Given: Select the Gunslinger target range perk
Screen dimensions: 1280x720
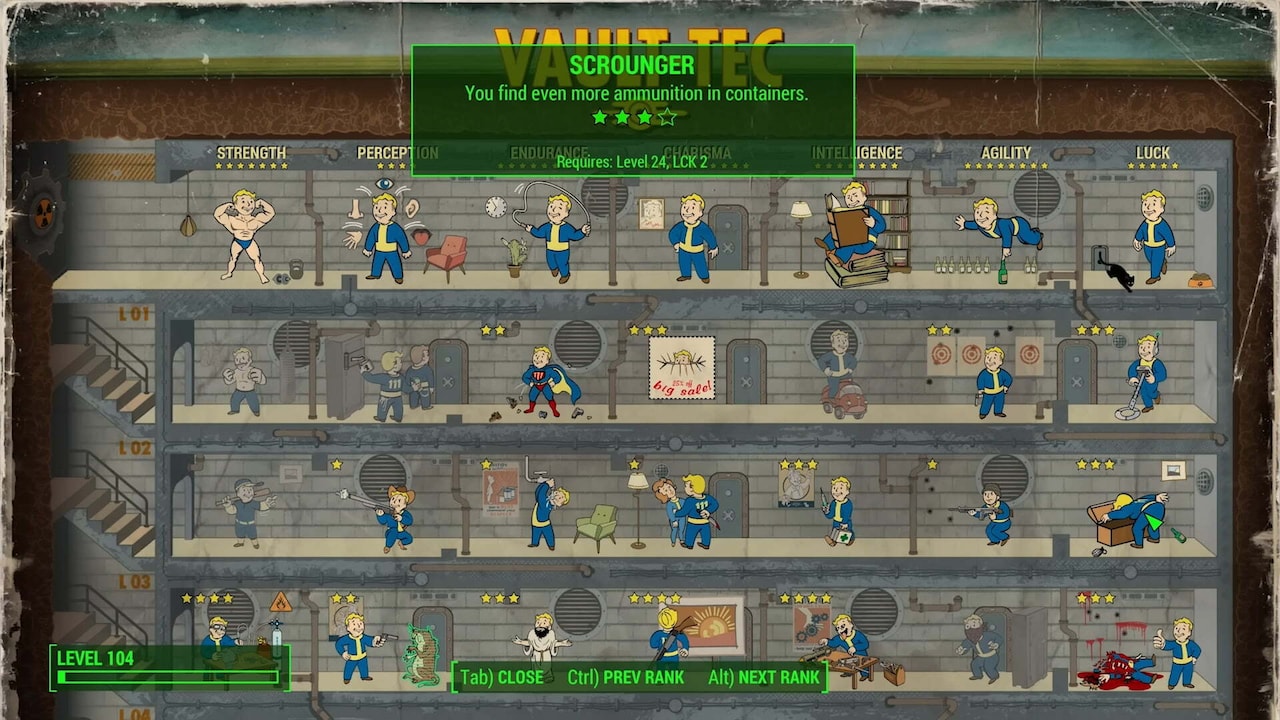Looking at the screenshot, I should (x=993, y=380).
